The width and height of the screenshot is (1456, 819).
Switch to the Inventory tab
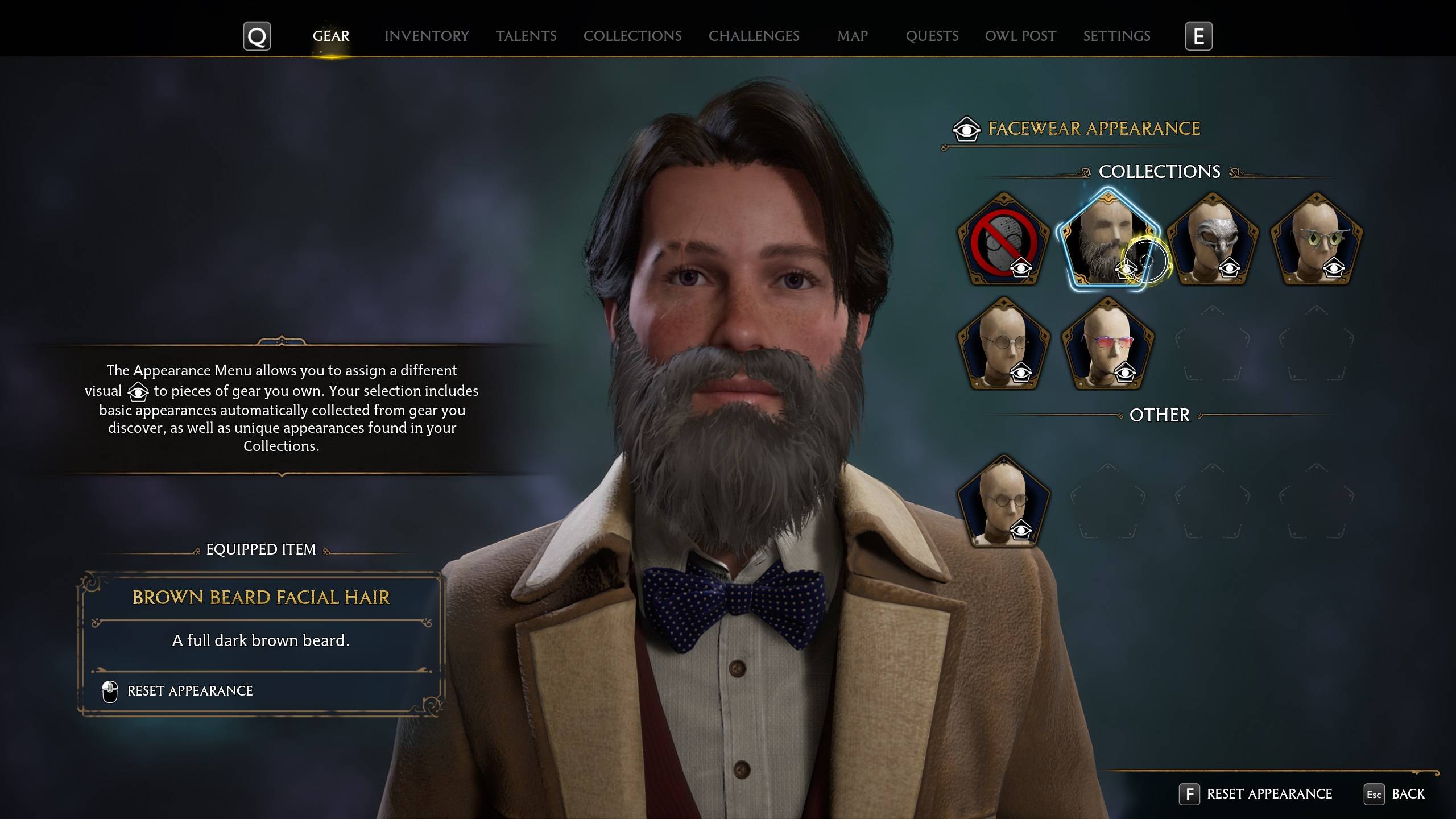427,35
